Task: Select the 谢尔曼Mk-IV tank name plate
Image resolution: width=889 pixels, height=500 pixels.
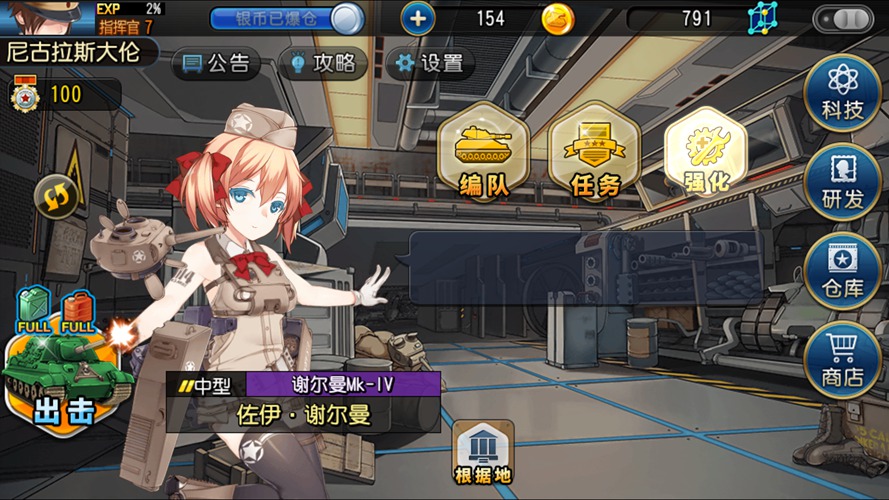Action: (342, 385)
